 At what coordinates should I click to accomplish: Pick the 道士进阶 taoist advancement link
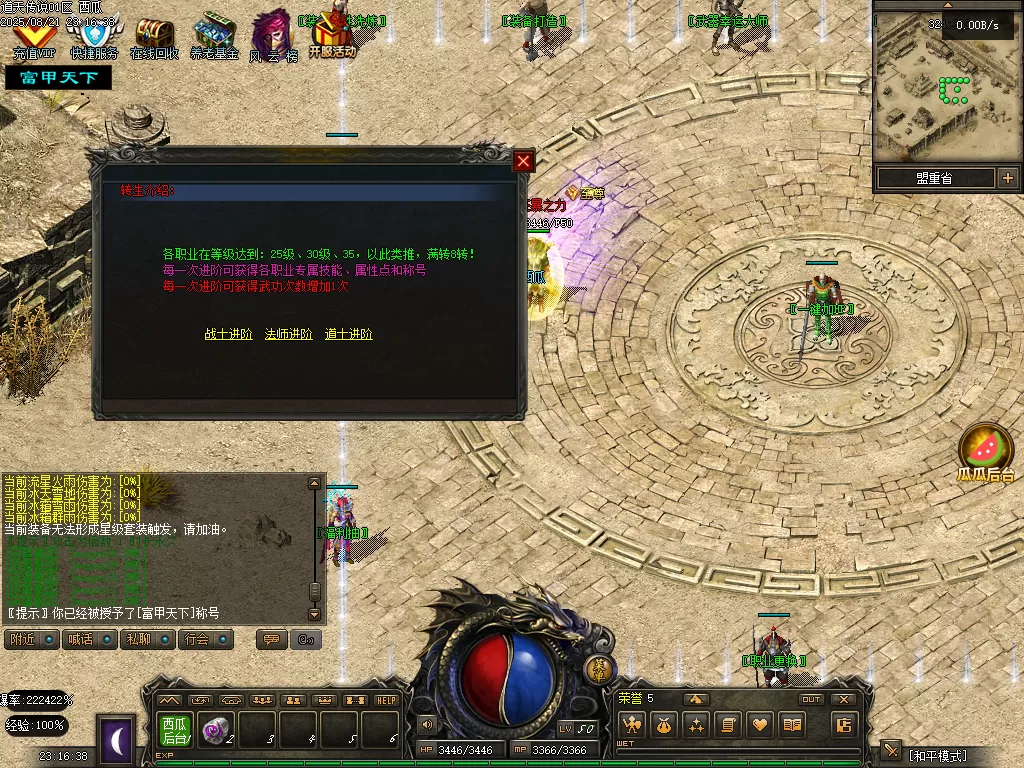348,334
